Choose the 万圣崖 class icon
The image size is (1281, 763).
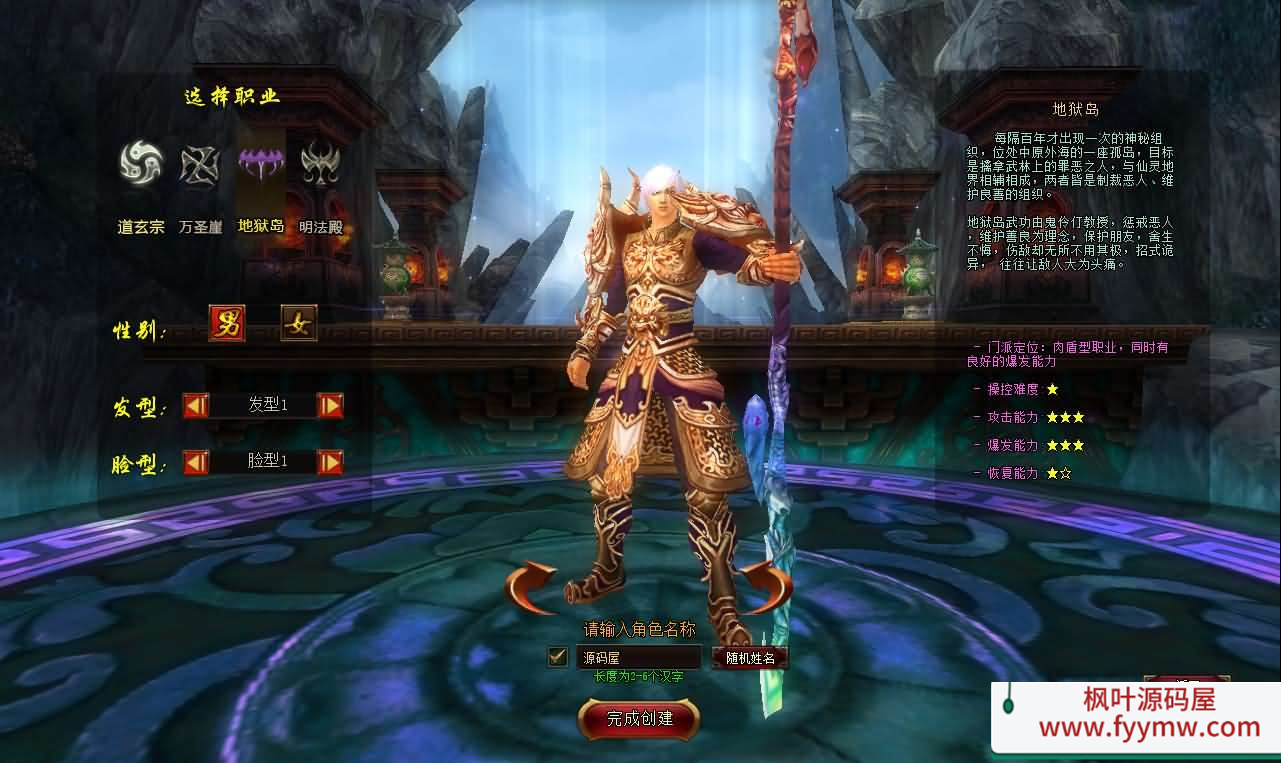199,165
